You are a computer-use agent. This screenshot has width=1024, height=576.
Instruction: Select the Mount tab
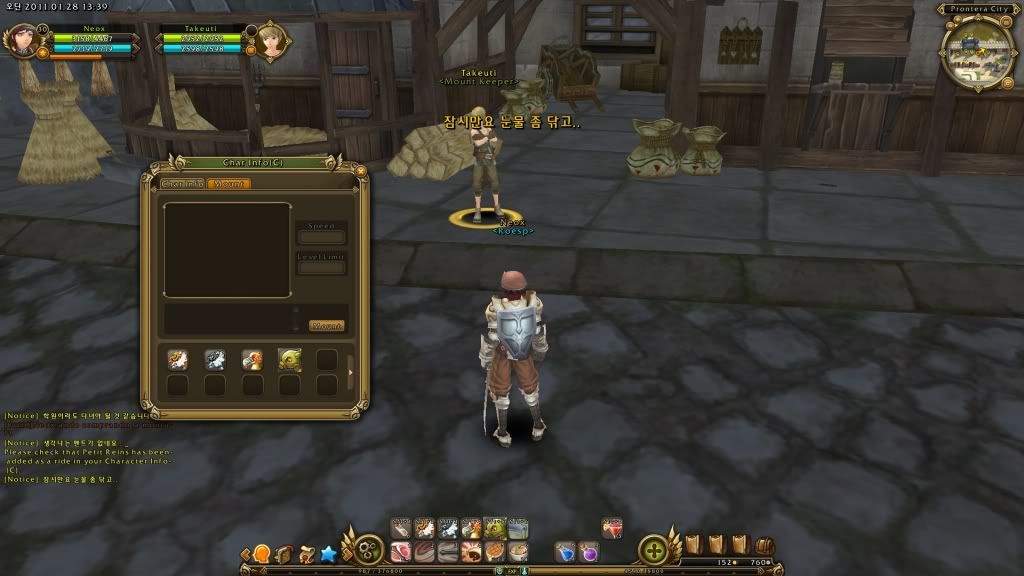click(x=229, y=184)
